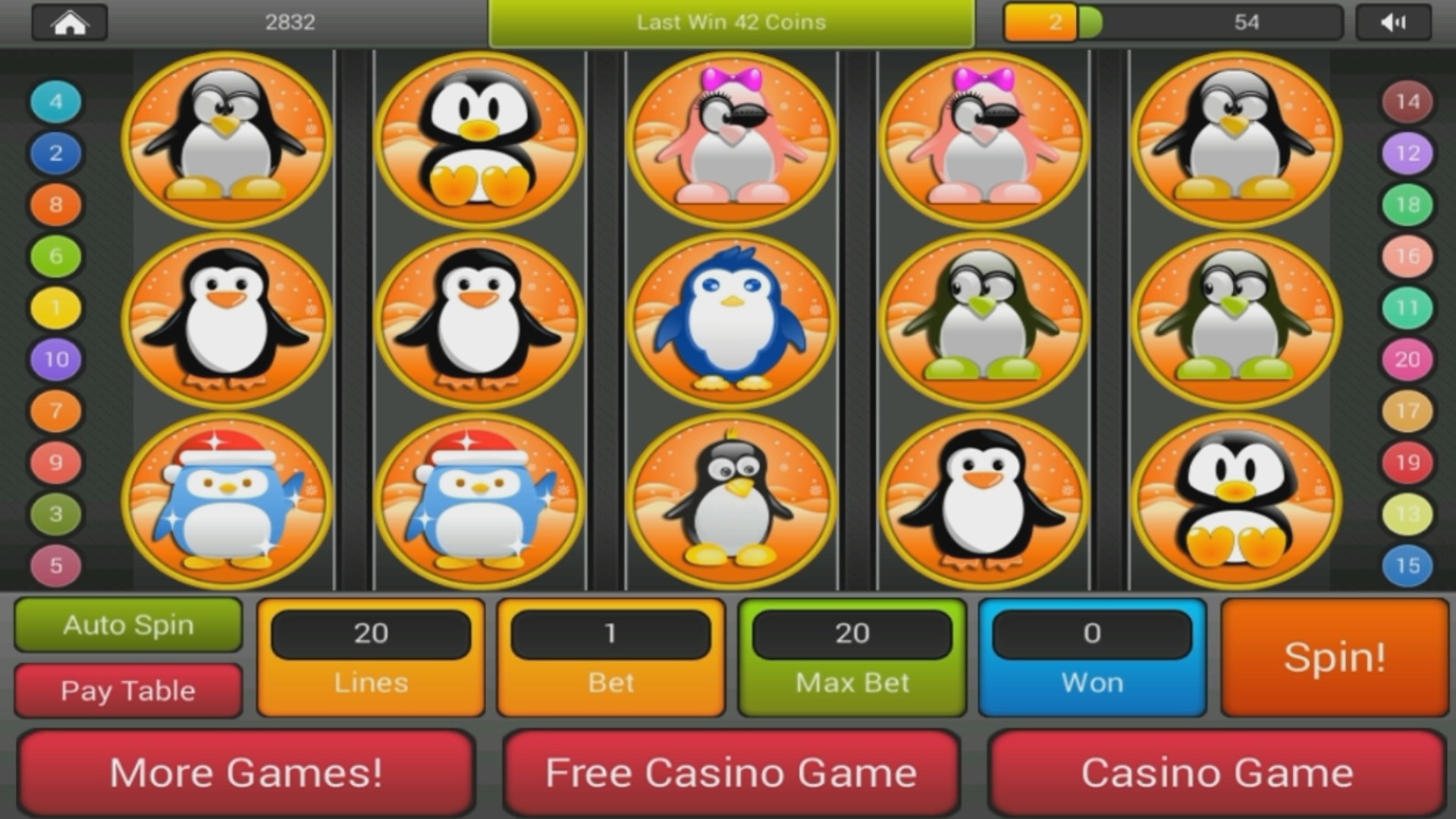This screenshot has height=819, width=1456.
Task: Select payline number 4 on the left
Action: pos(54,101)
